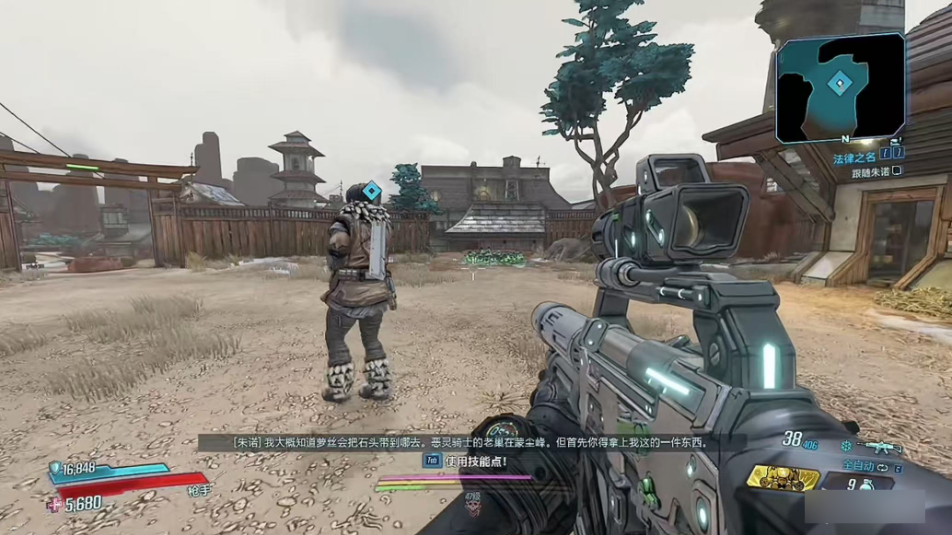
Task: Click the waypoint diamond marker above Juno
Action: tap(372, 190)
